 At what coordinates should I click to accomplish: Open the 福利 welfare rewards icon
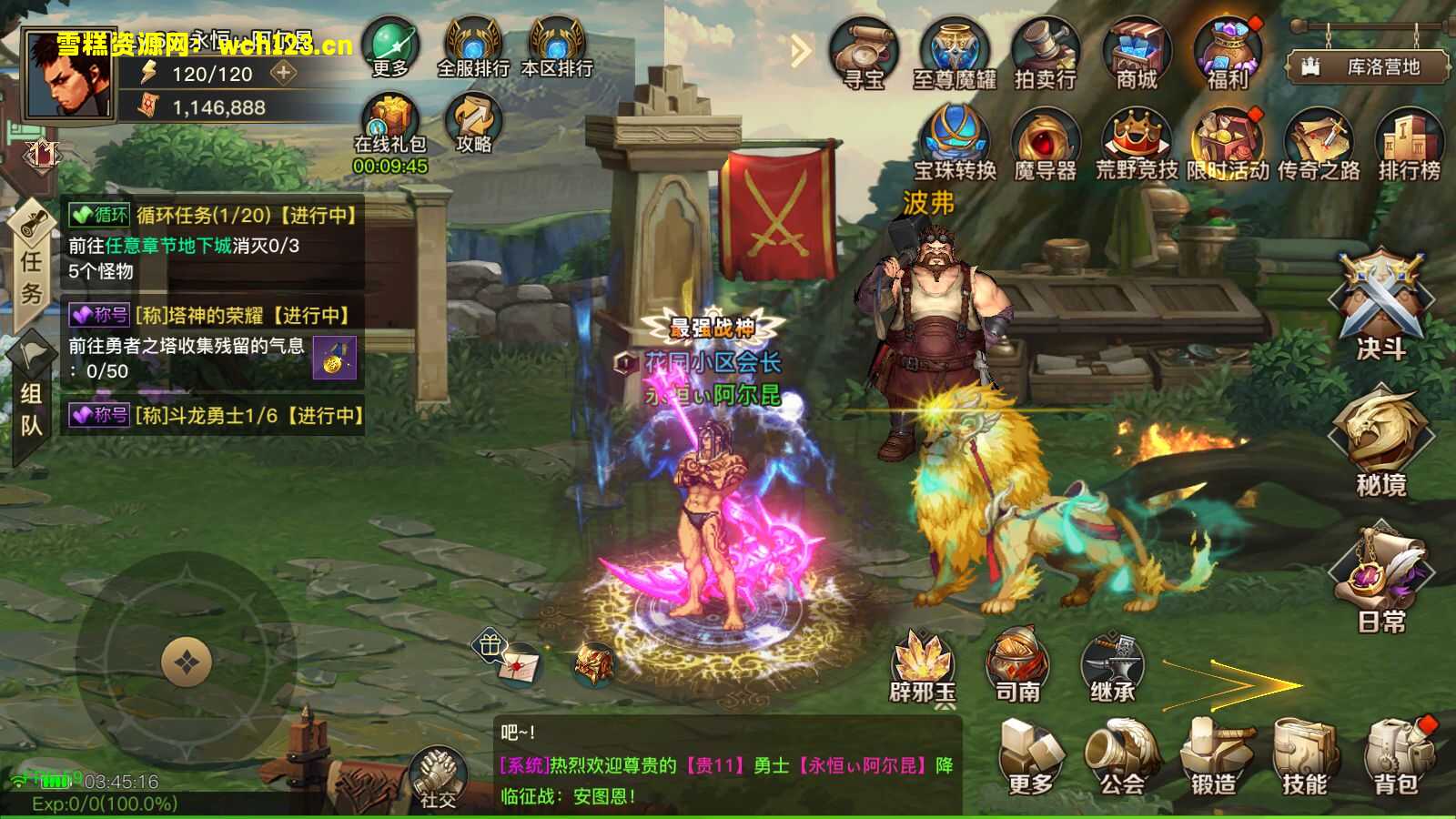pyautogui.click(x=1228, y=52)
